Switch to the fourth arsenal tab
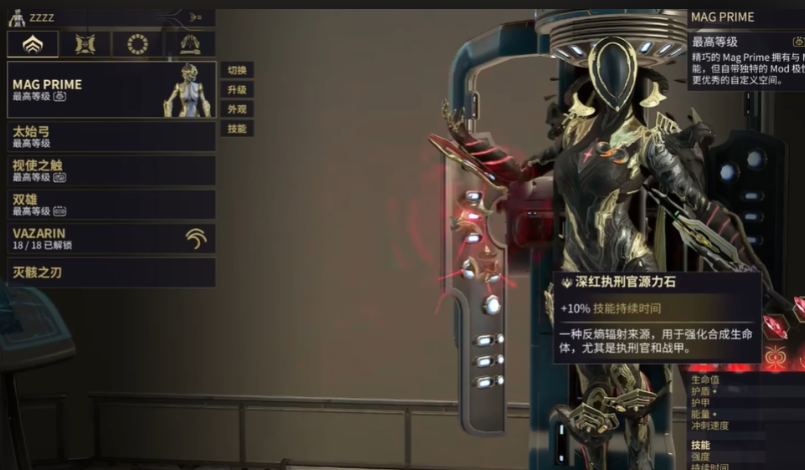The image size is (805, 470). click(190, 44)
